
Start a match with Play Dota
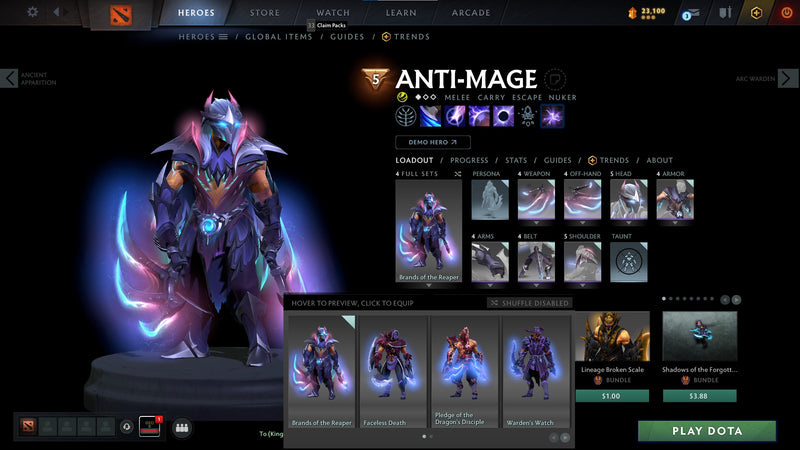[707, 431]
